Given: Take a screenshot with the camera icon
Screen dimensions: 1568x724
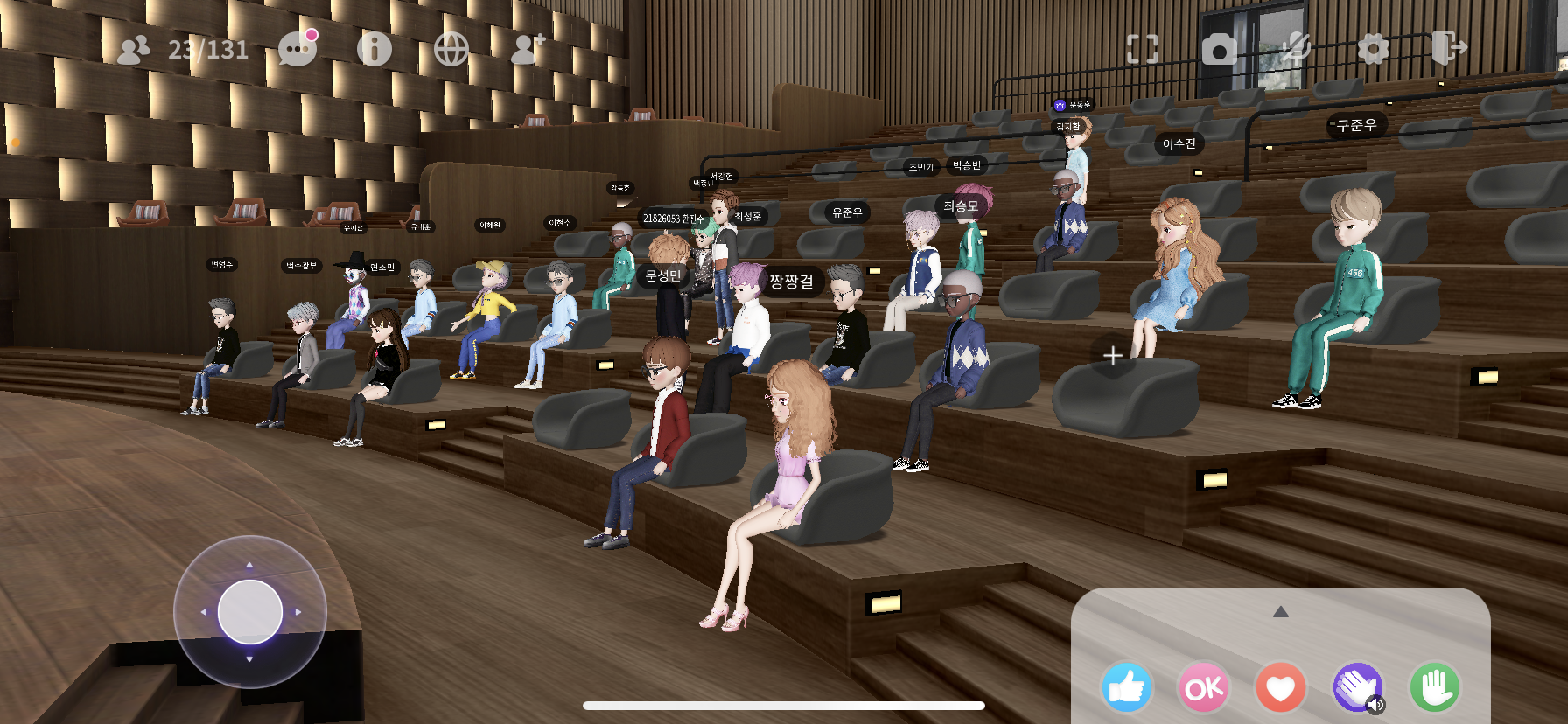Looking at the screenshot, I should click(x=1219, y=50).
